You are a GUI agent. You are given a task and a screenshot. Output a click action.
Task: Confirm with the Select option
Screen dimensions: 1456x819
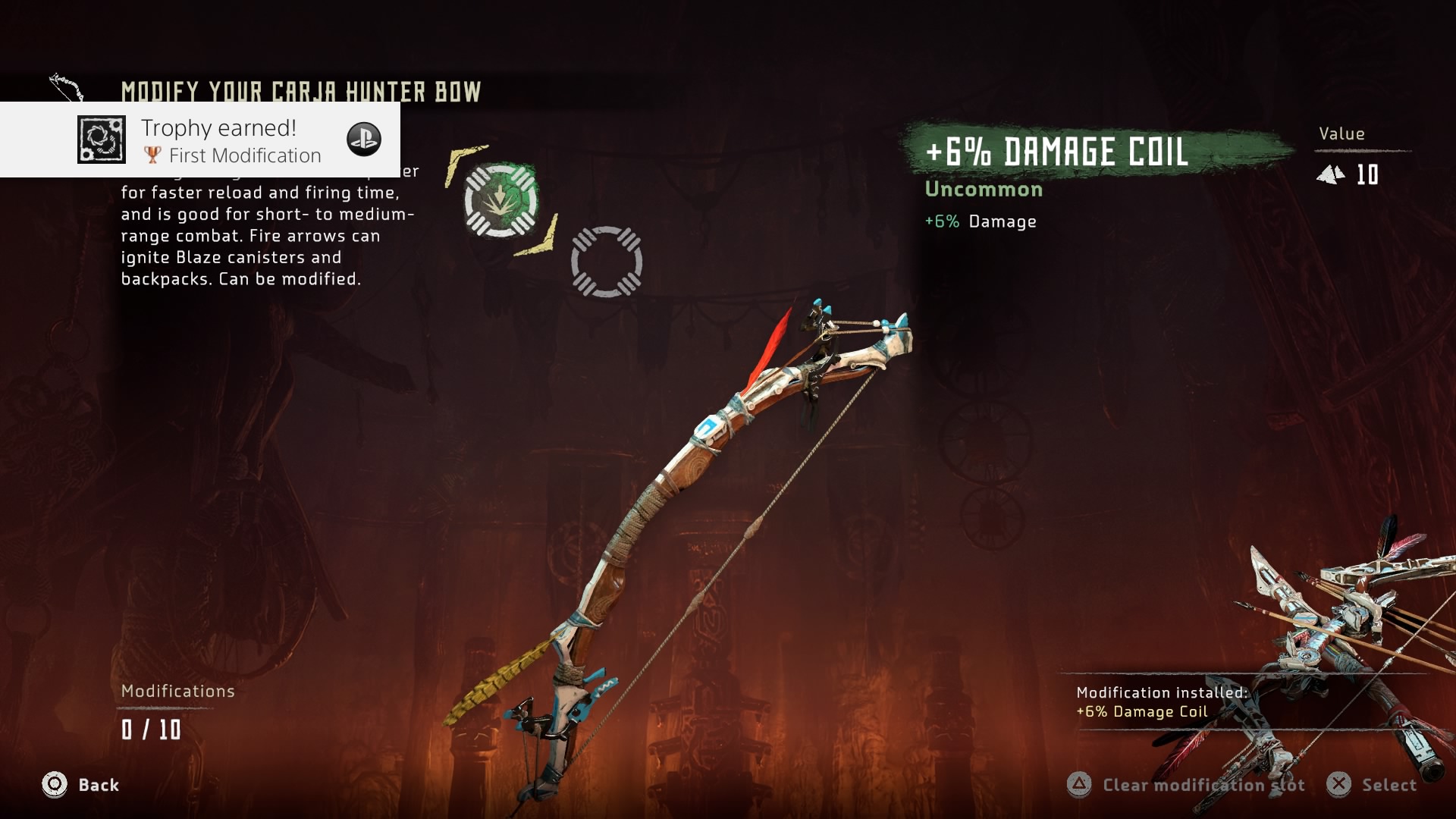click(x=1372, y=785)
